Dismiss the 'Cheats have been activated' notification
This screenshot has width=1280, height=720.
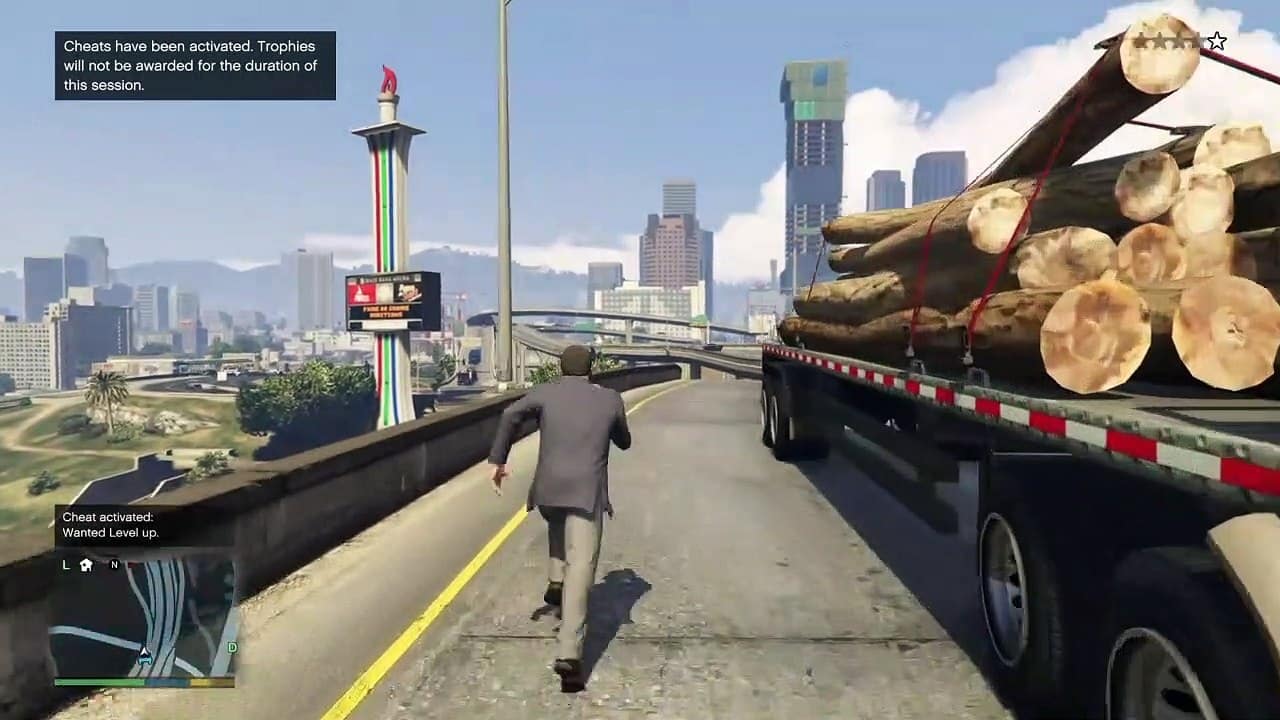(194, 64)
